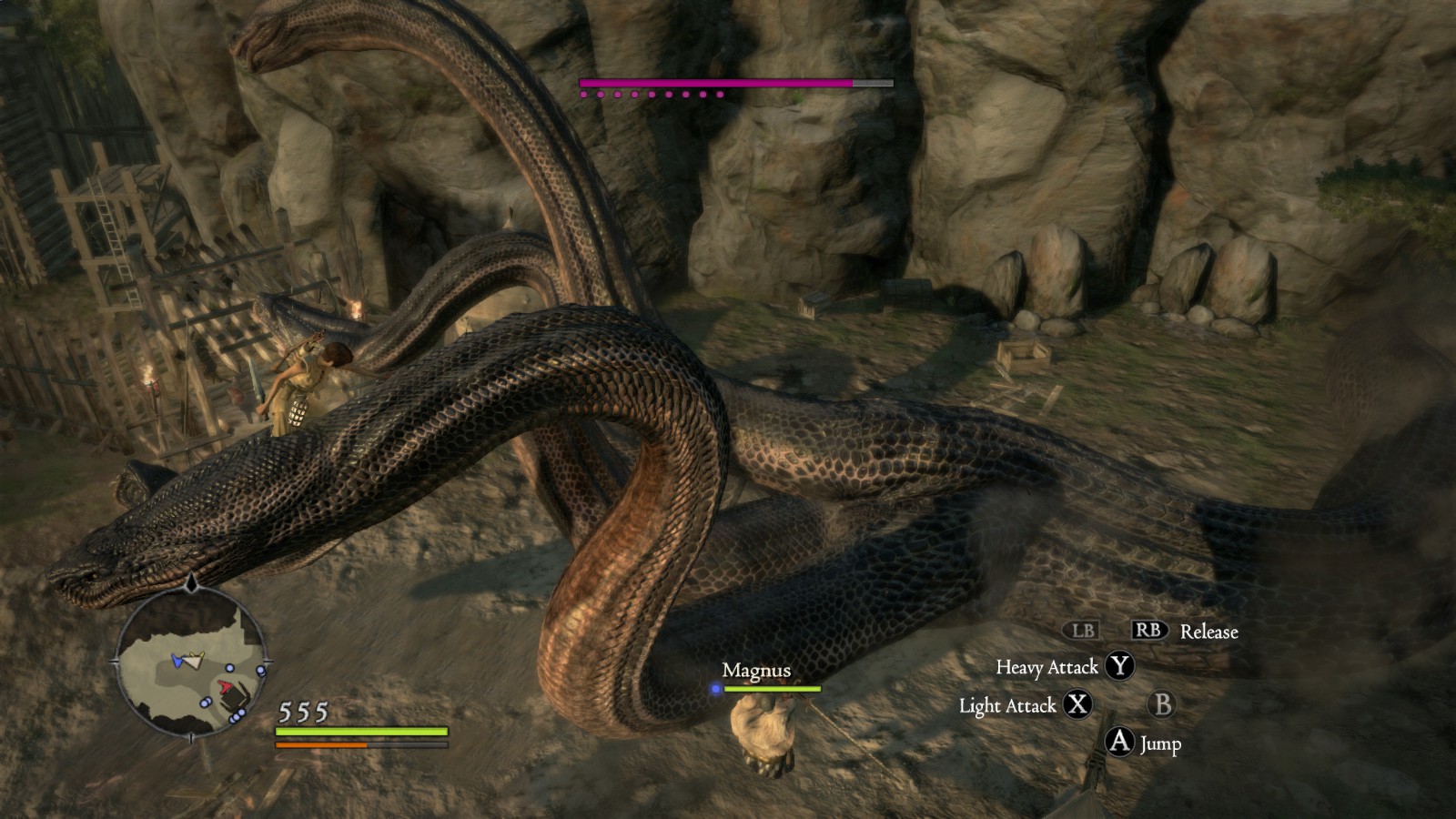Select the red enemy marker on the minimap
1456x819 pixels.
[225, 686]
